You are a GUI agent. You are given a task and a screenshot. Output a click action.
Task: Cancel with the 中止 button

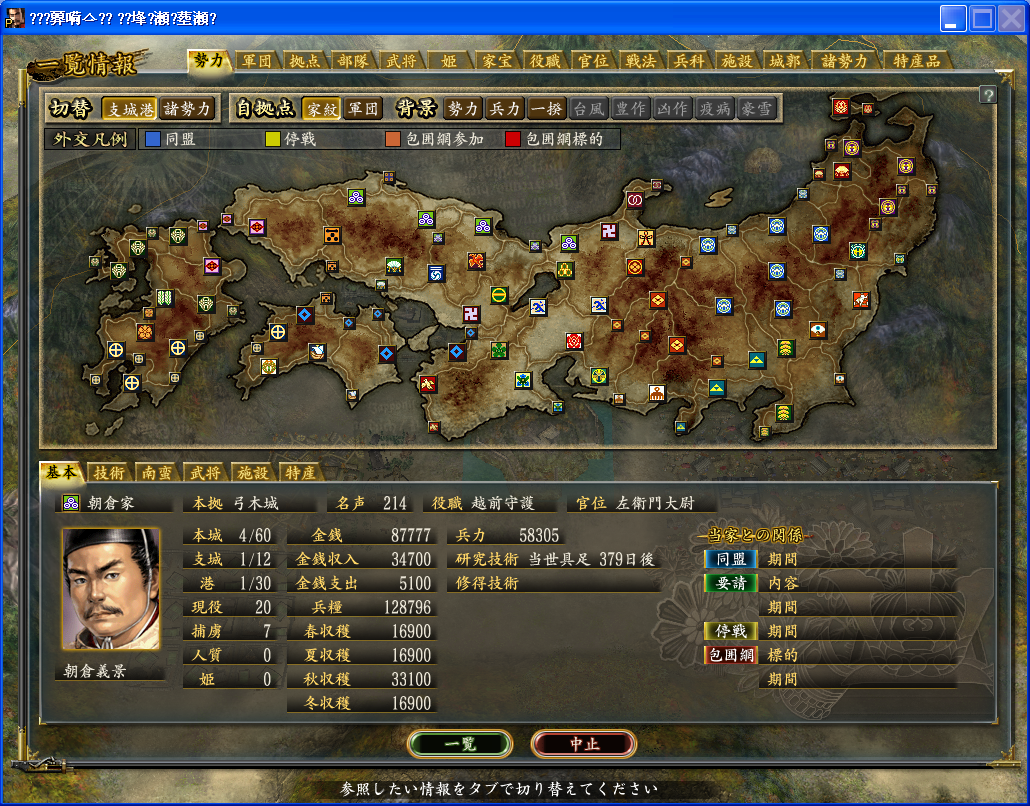coord(583,744)
